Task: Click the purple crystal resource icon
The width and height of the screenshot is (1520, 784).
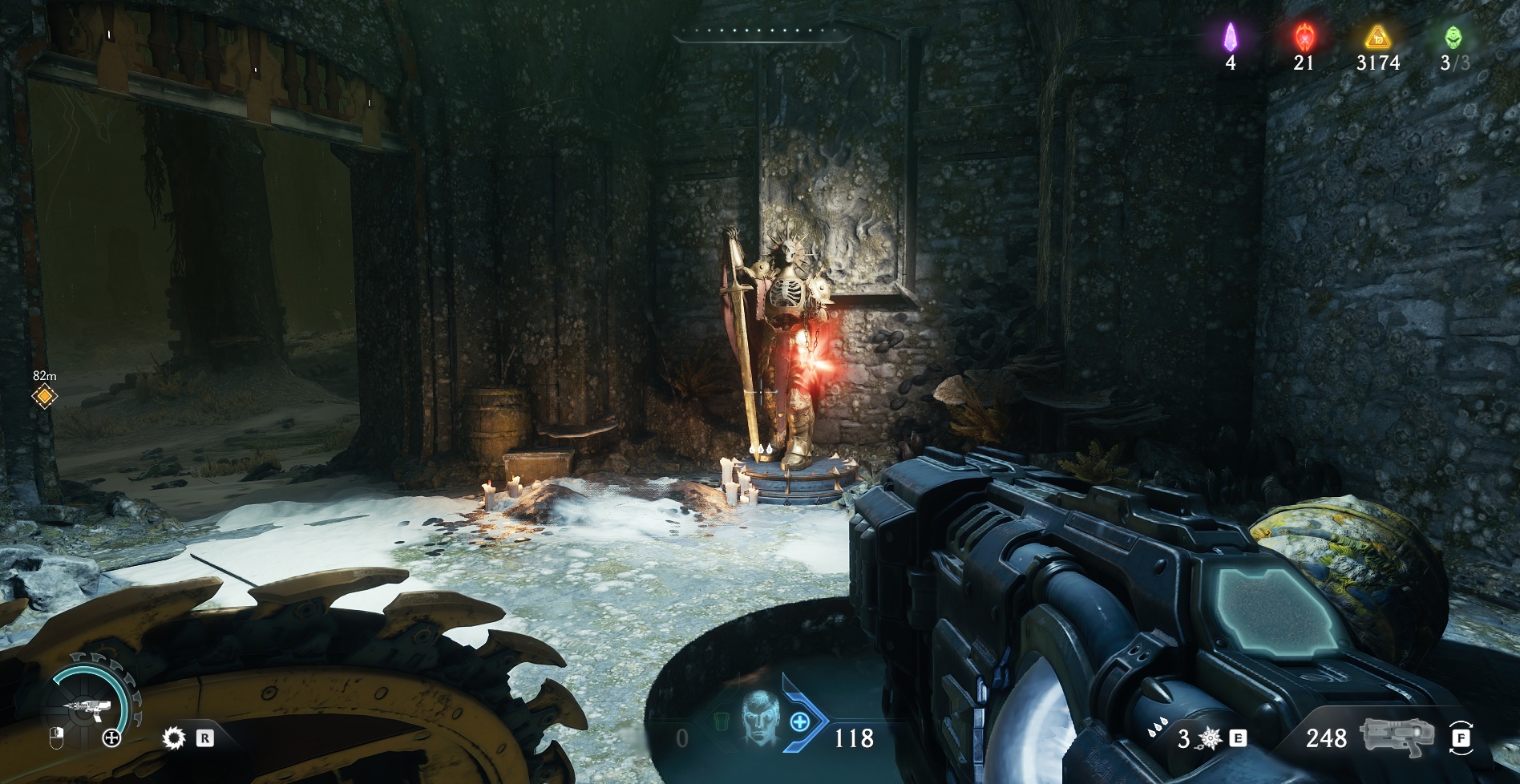Action: (x=1230, y=36)
